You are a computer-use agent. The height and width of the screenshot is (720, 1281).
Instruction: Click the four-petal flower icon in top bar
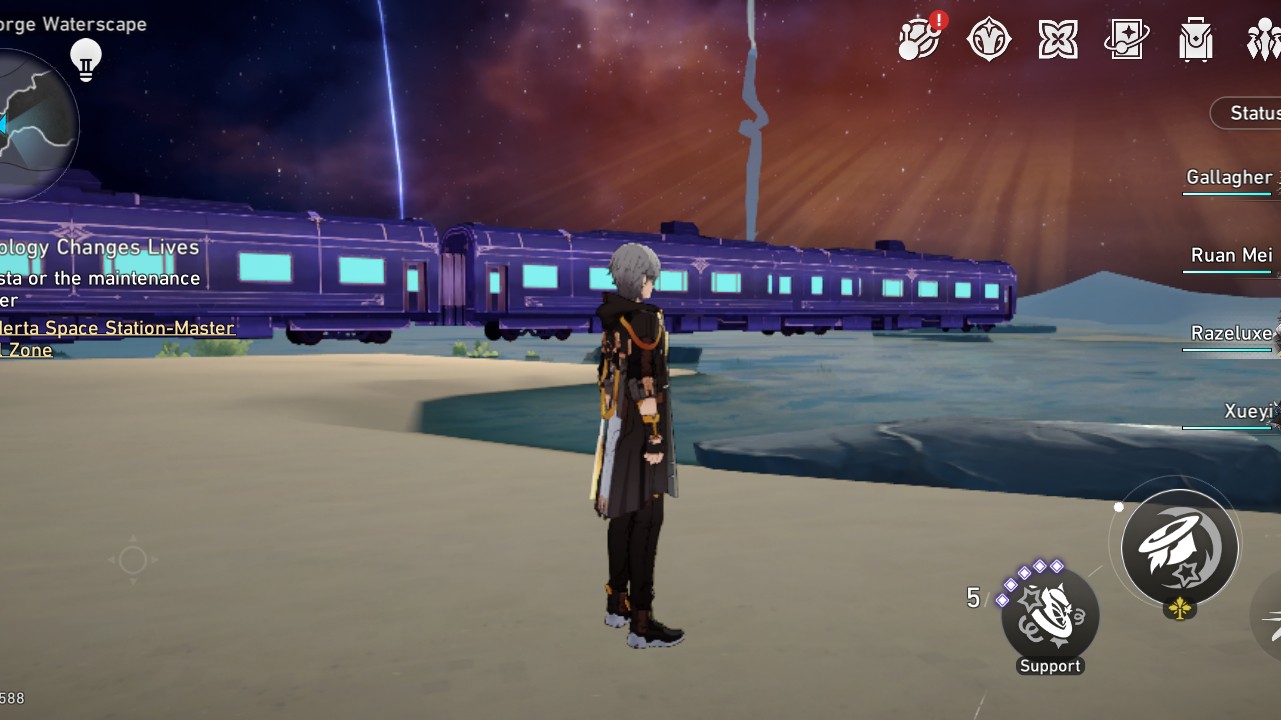[x=1056, y=38]
